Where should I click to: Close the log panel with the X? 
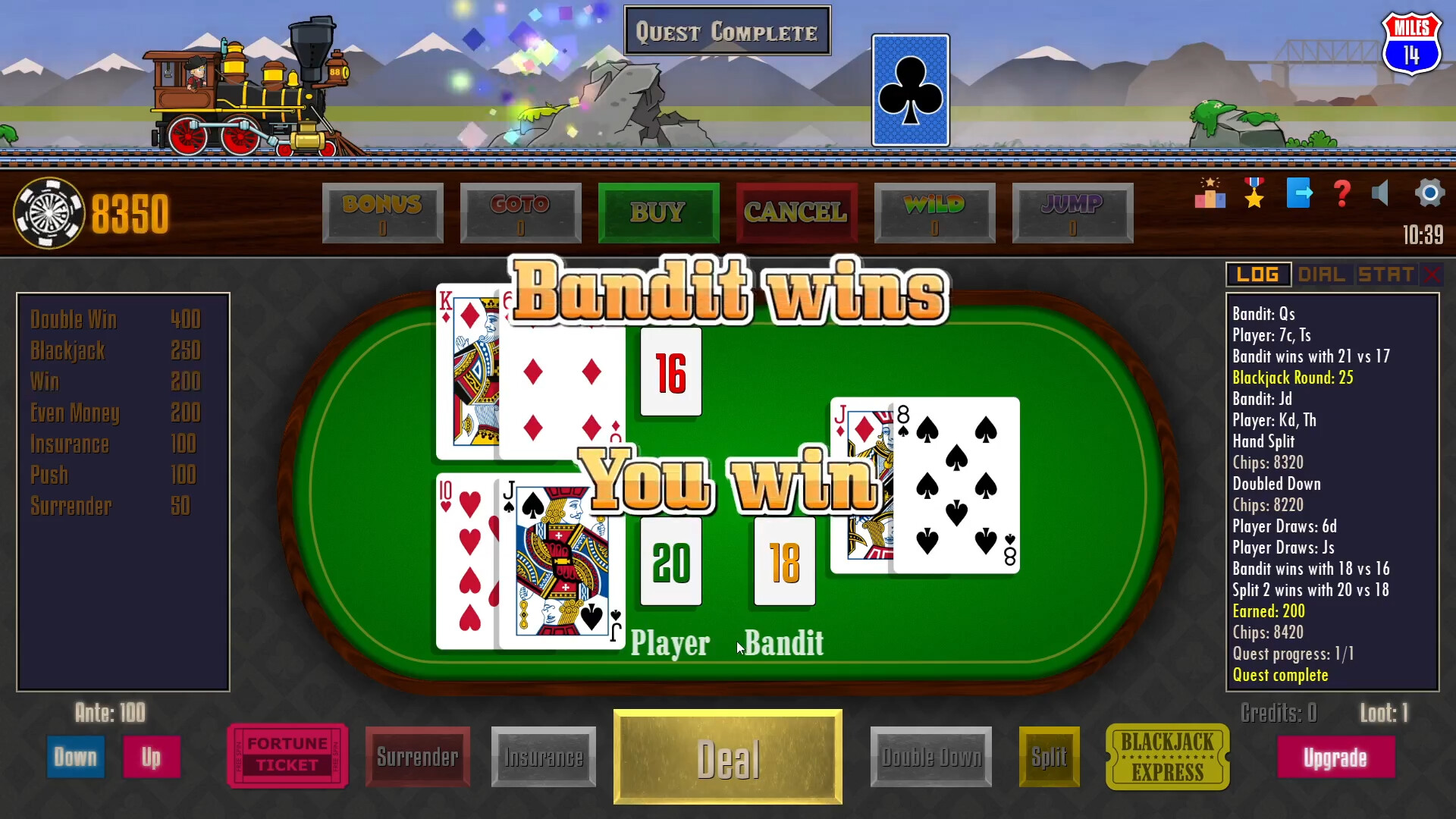click(x=1433, y=275)
